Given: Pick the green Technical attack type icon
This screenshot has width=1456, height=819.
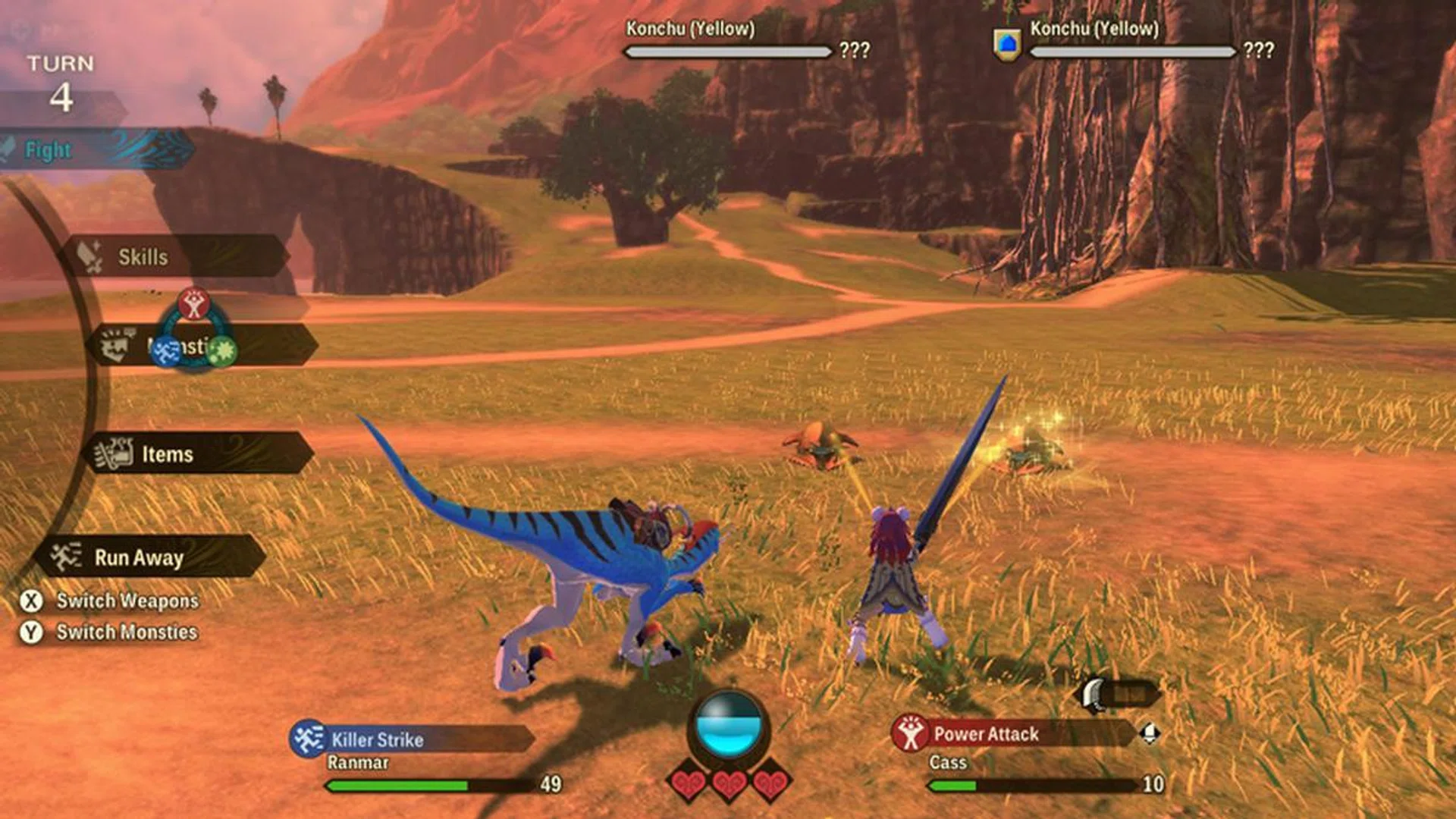Looking at the screenshot, I should (x=223, y=351).
